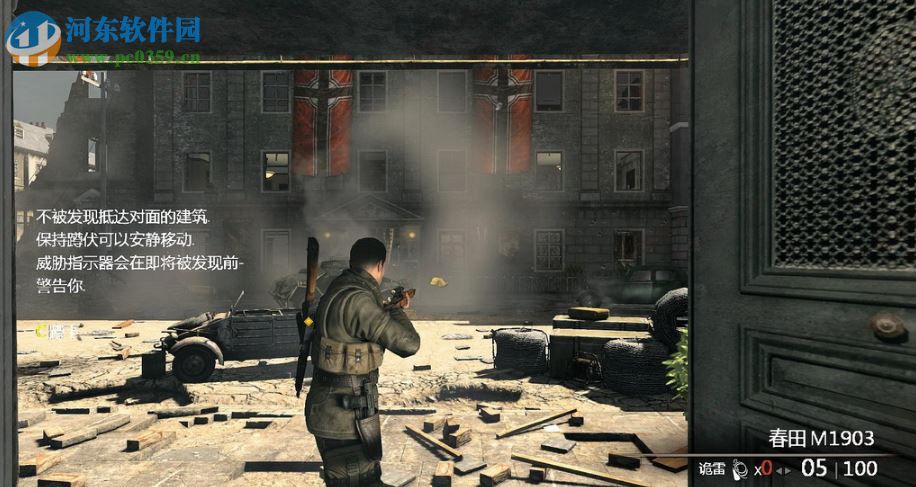916x487 pixels.
Task: Select the 春田 M1903 weapon label
Action: (x=820, y=438)
